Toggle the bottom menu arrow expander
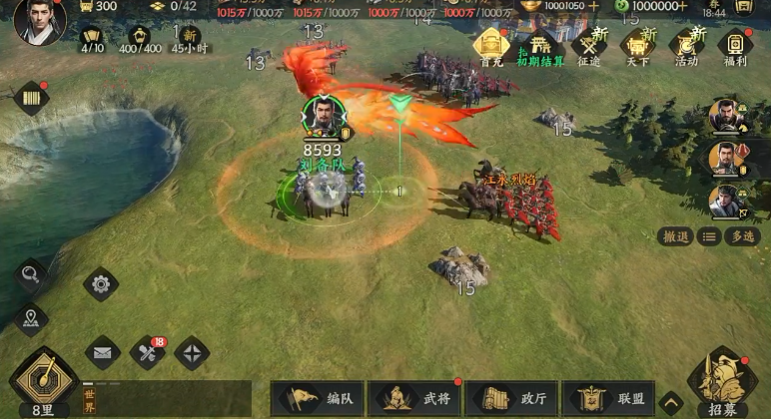The height and width of the screenshot is (419, 771). (x=671, y=402)
